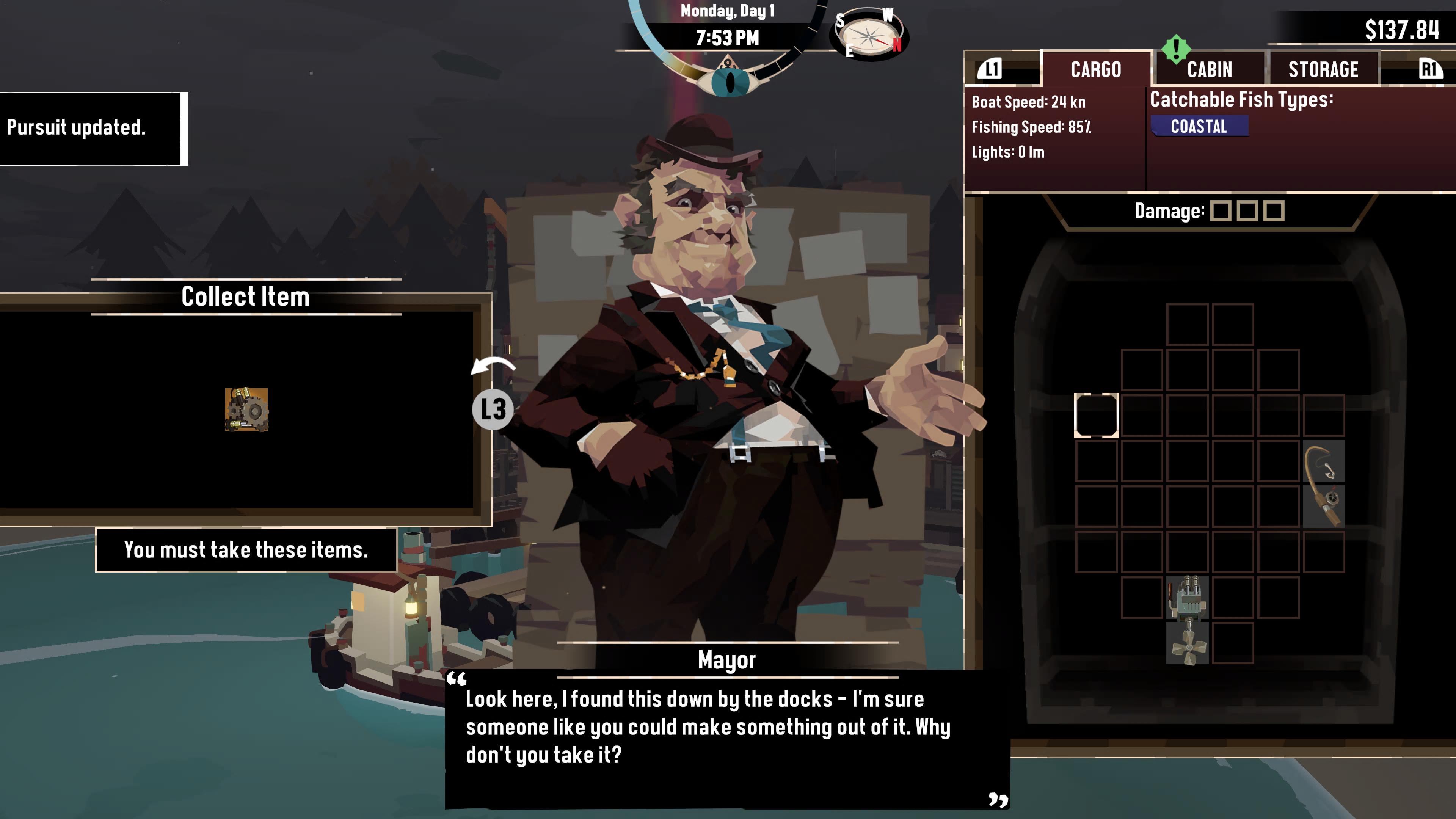Image resolution: width=1456 pixels, height=819 pixels.
Task: Pick up the gear parts item
Action: [246, 410]
